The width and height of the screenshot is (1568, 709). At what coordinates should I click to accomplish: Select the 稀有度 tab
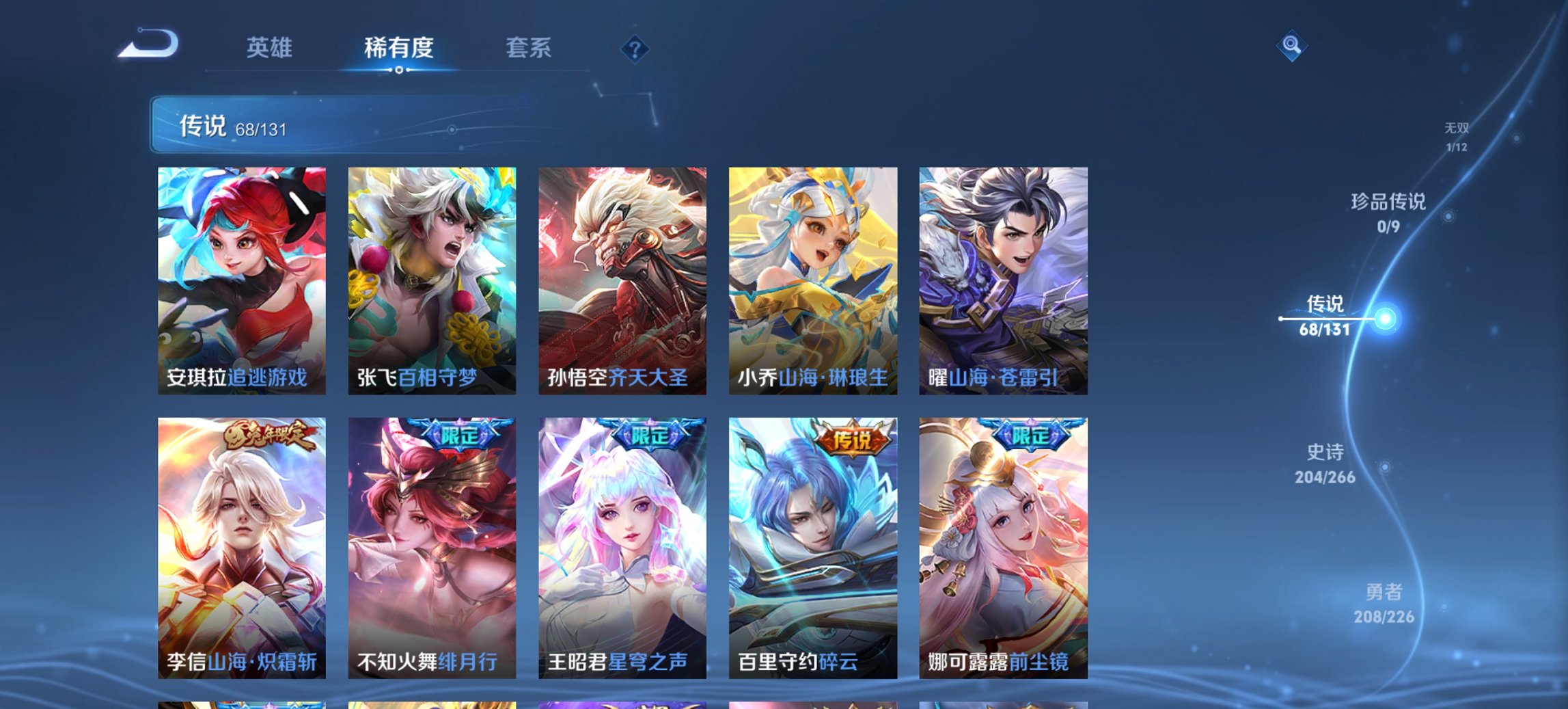[398, 48]
